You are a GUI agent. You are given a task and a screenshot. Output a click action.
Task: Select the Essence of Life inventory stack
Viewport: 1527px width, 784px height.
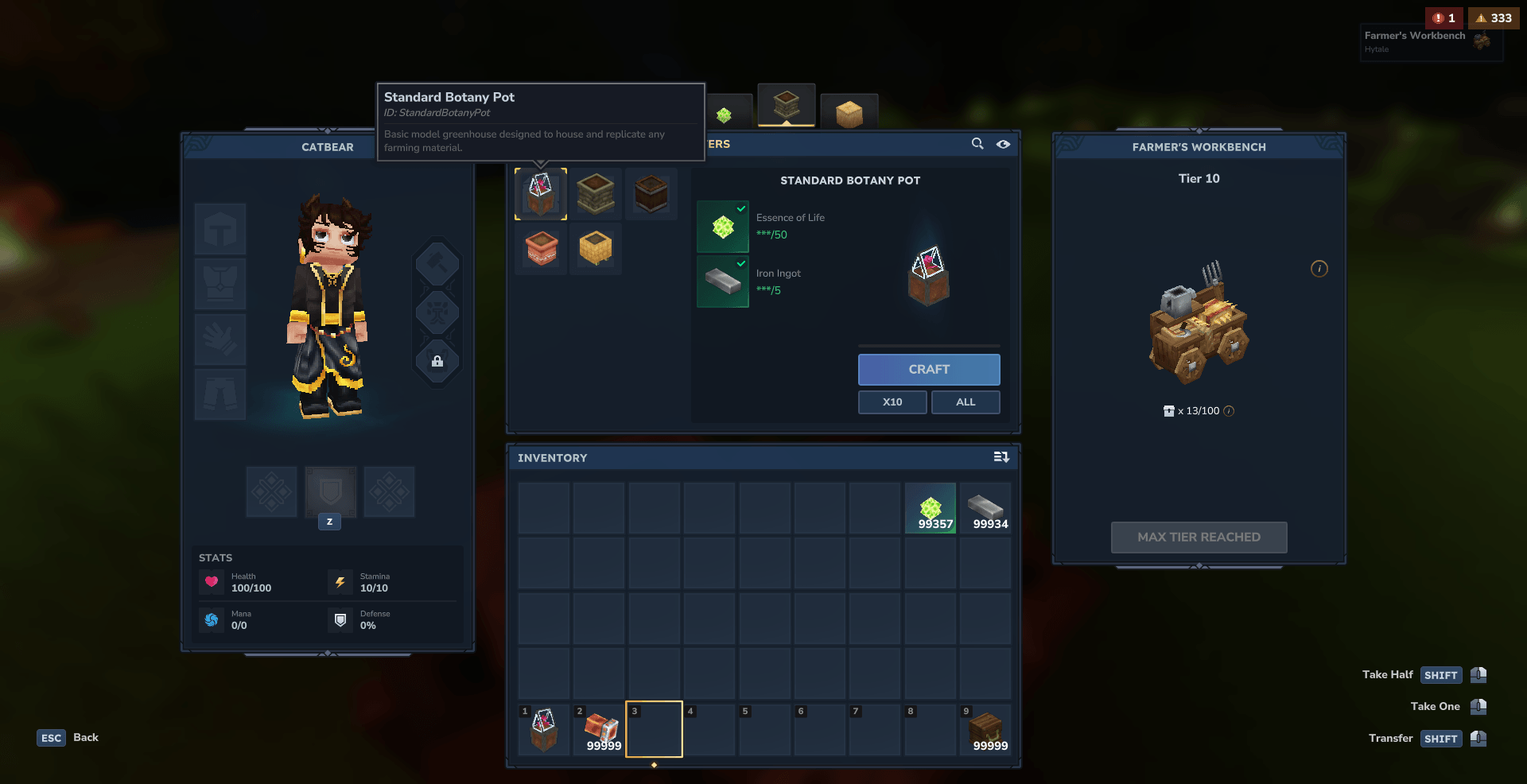[931, 509]
